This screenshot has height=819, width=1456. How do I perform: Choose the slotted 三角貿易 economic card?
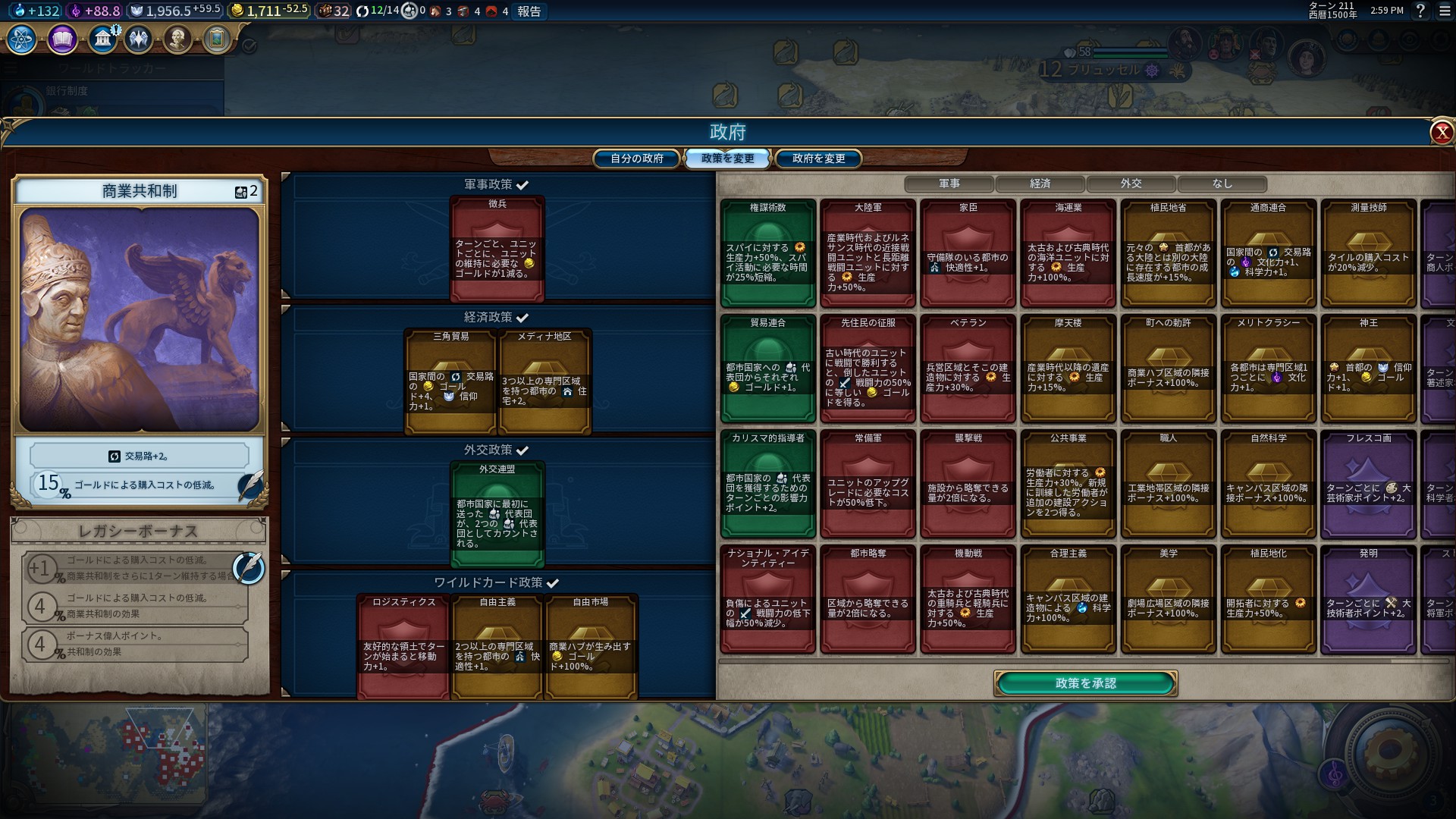click(450, 381)
